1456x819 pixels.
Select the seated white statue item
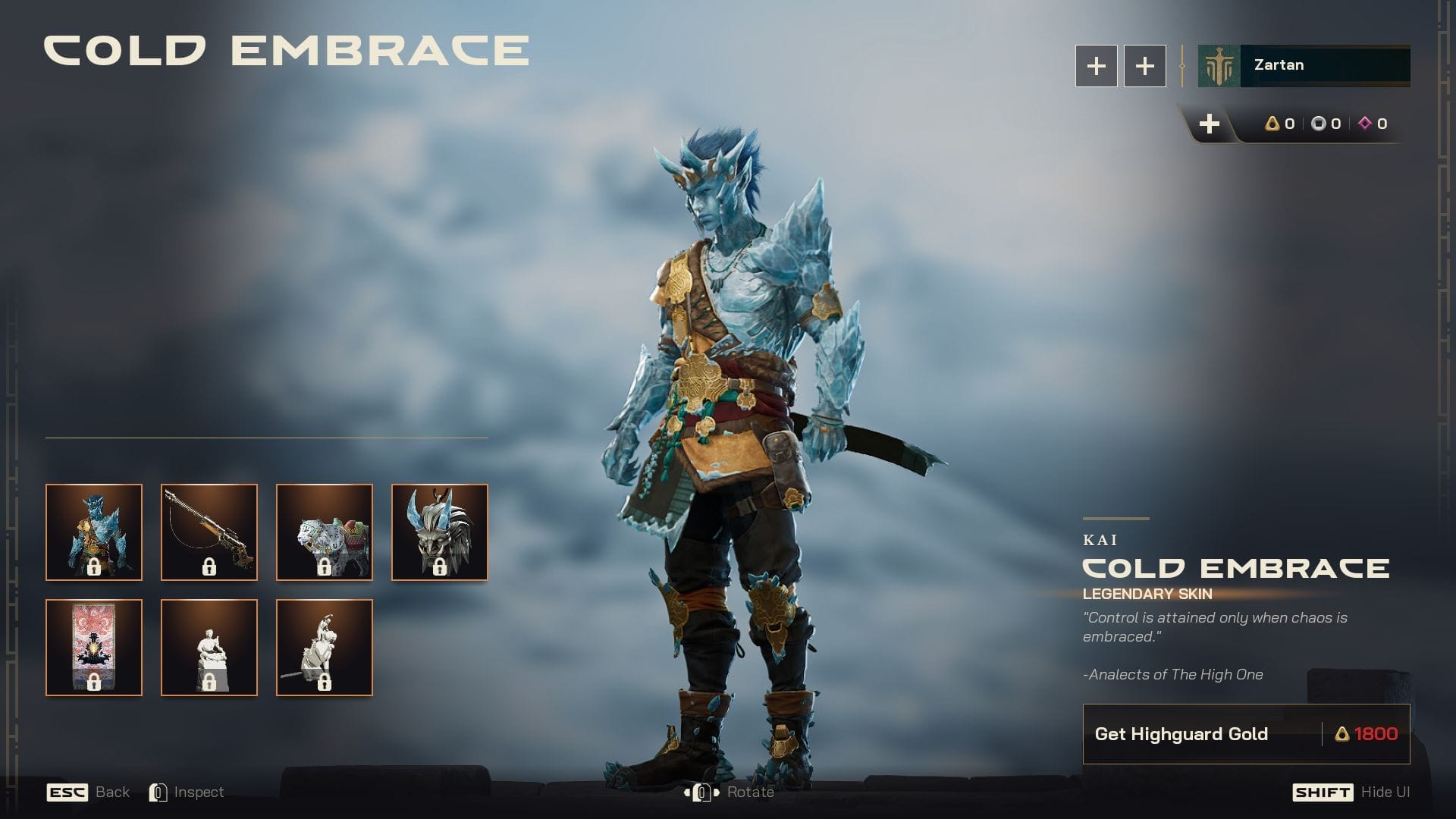(209, 648)
